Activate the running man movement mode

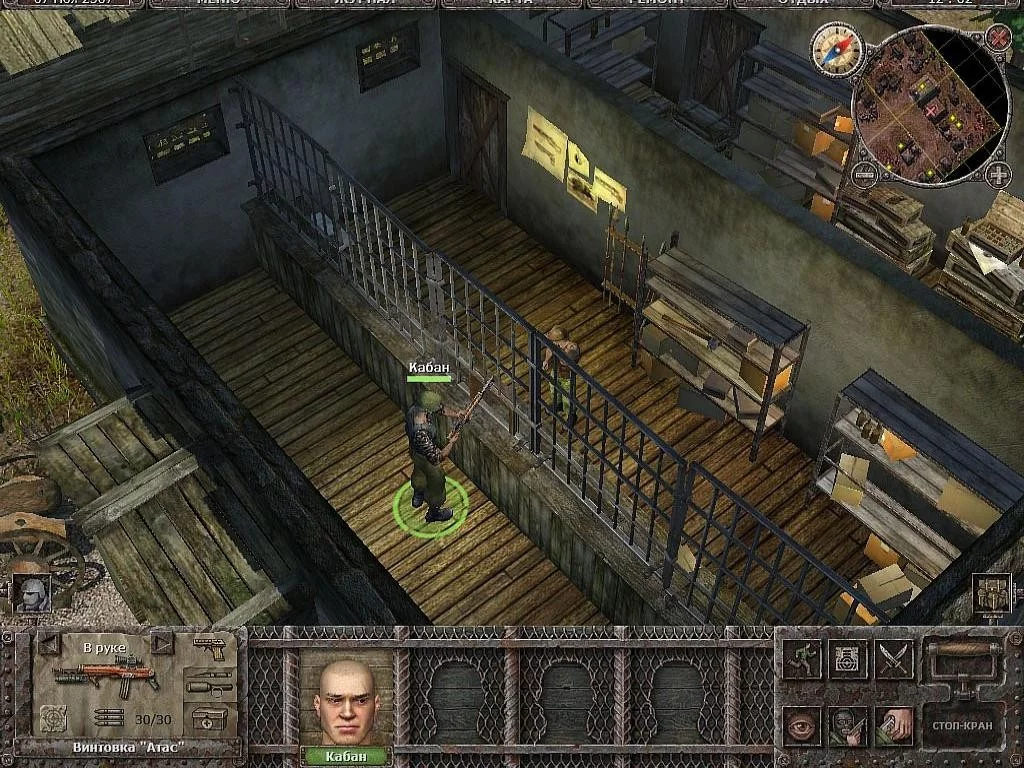click(x=803, y=659)
